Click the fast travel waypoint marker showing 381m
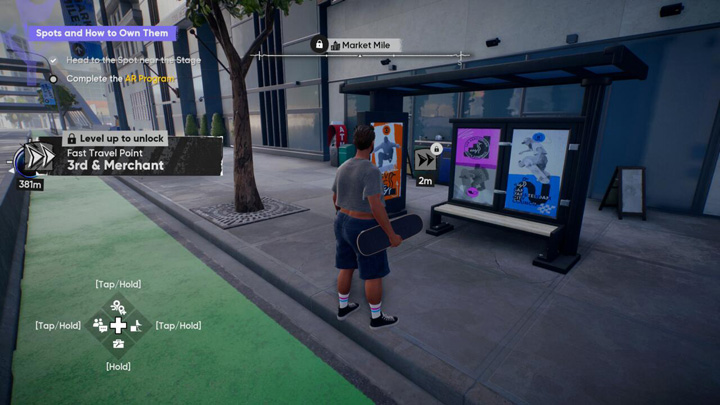 [x=37, y=160]
